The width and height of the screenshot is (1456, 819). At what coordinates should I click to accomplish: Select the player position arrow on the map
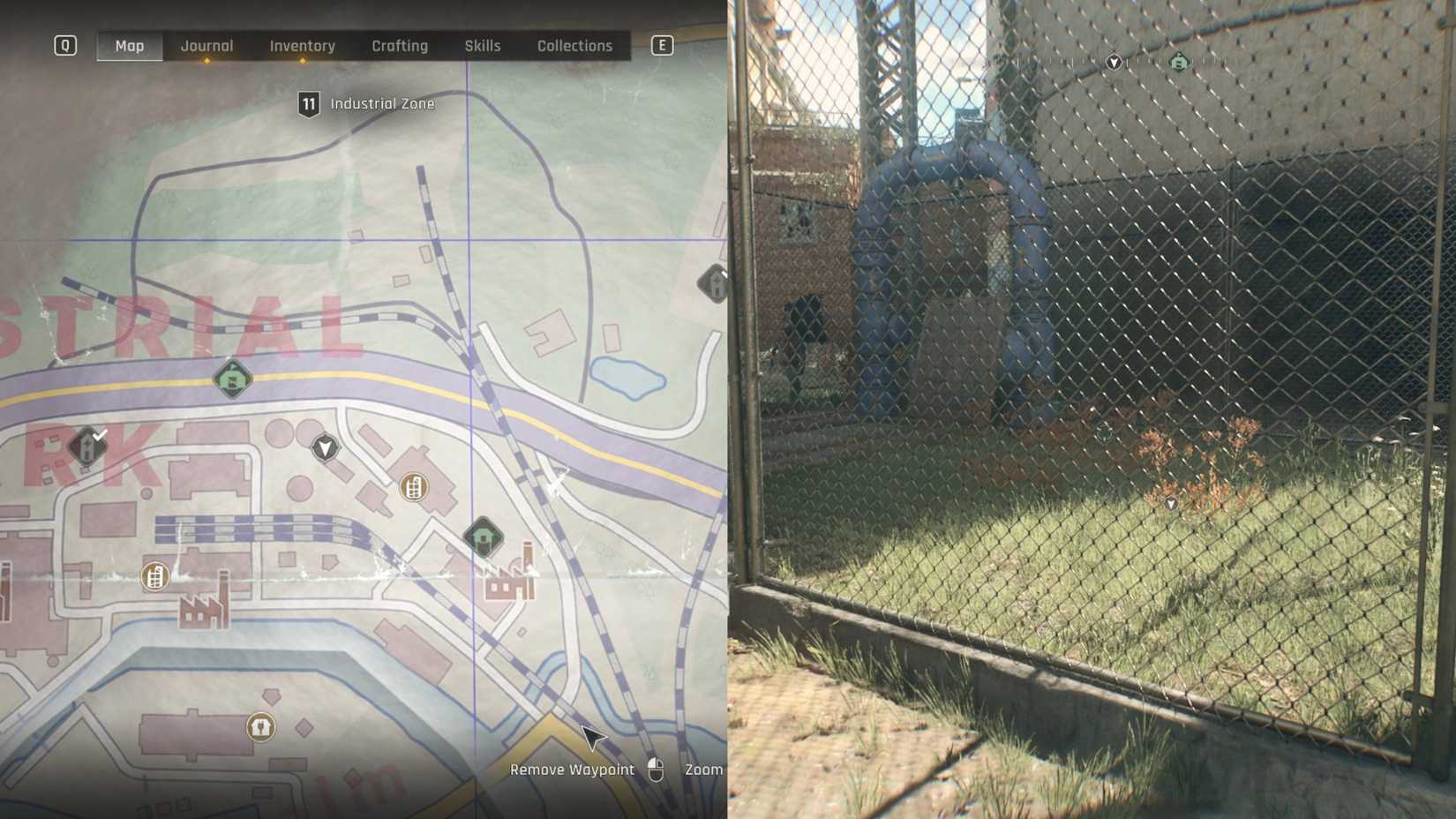coord(324,447)
